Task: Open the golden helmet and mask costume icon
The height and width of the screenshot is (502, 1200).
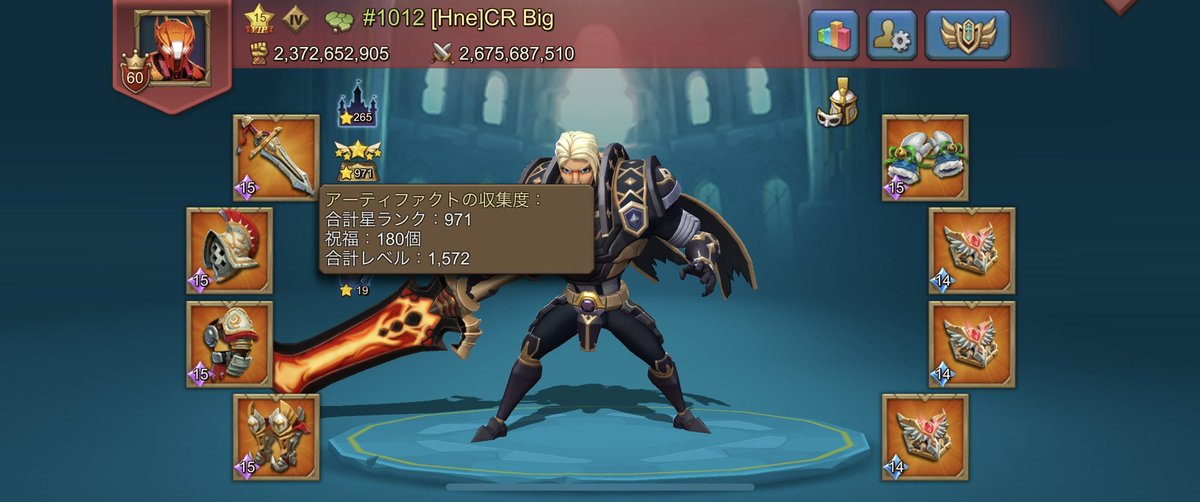Action: coord(837,102)
